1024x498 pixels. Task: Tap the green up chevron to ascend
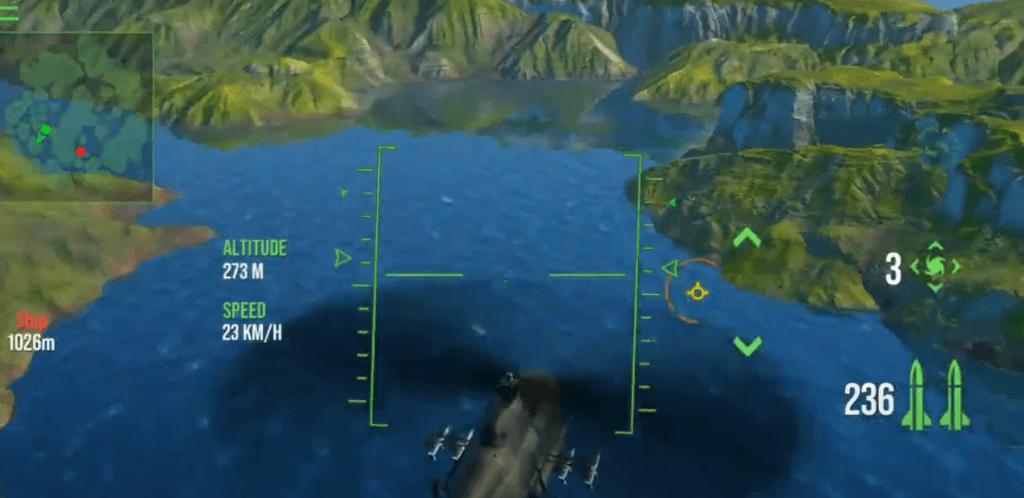(747, 238)
